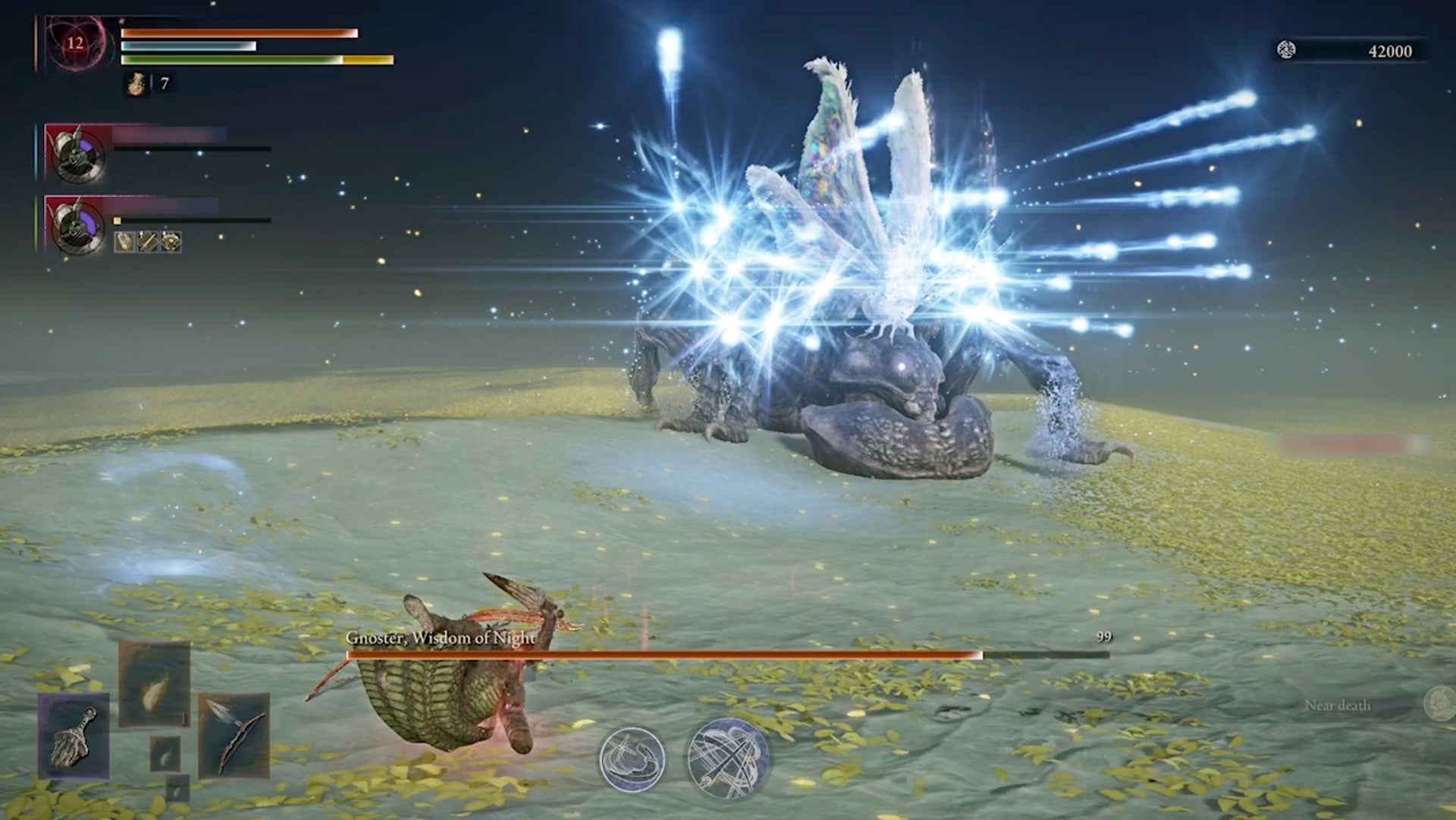1456x820 pixels.
Task: Click the bottom ally's helmet portrait icon
Action: pyautogui.click(x=76, y=227)
